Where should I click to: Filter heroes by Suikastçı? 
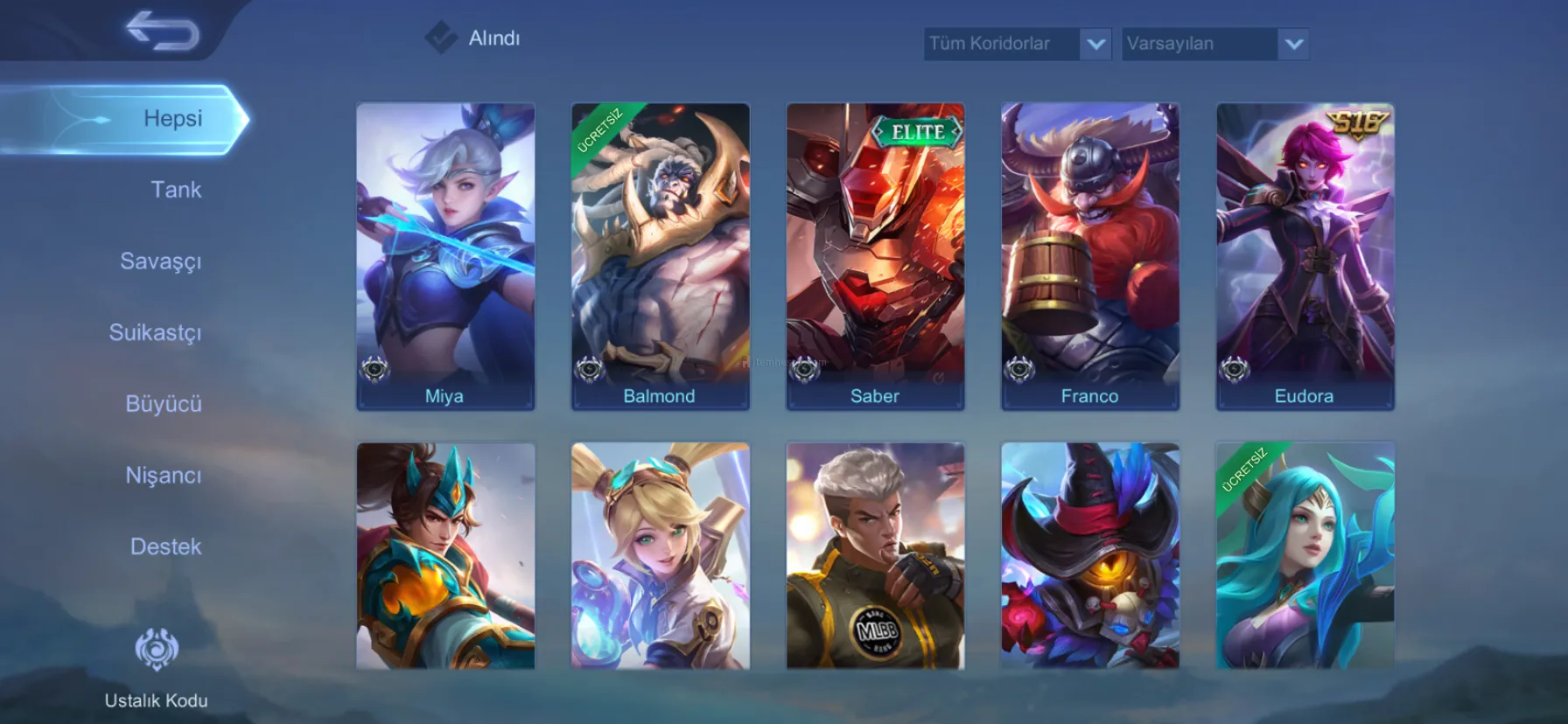pos(155,333)
